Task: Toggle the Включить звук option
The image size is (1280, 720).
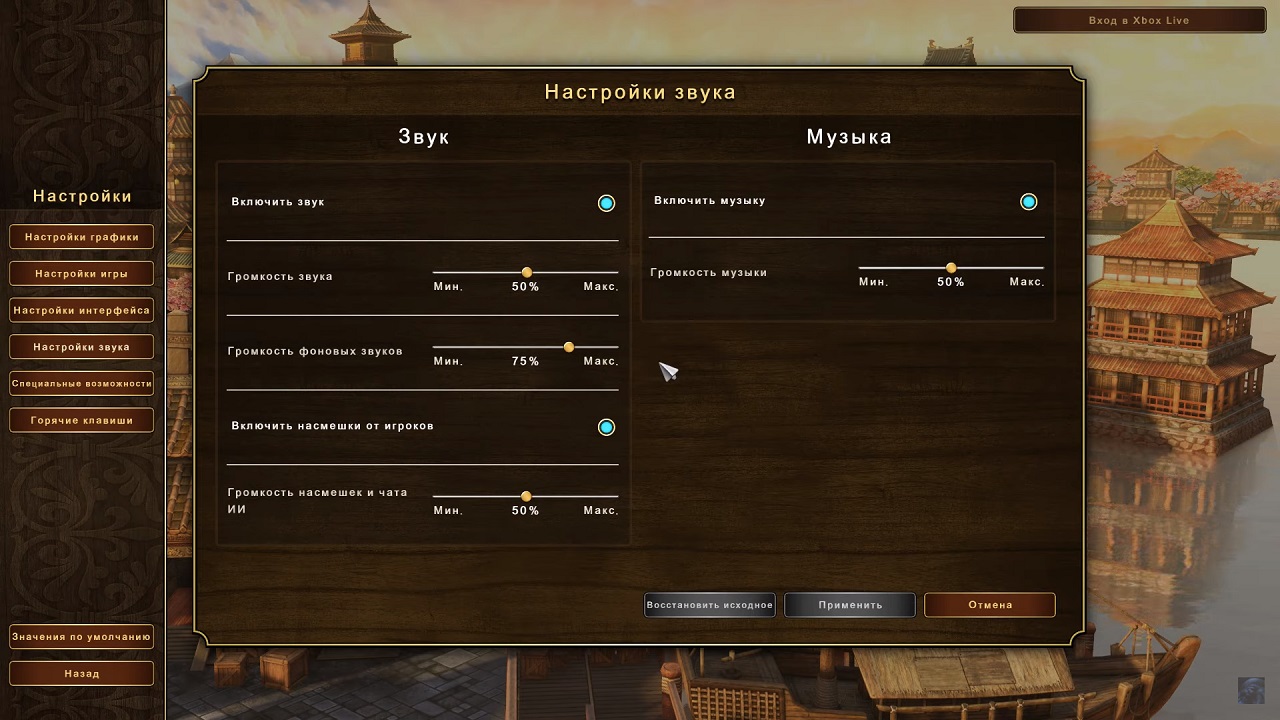Action: click(x=606, y=203)
